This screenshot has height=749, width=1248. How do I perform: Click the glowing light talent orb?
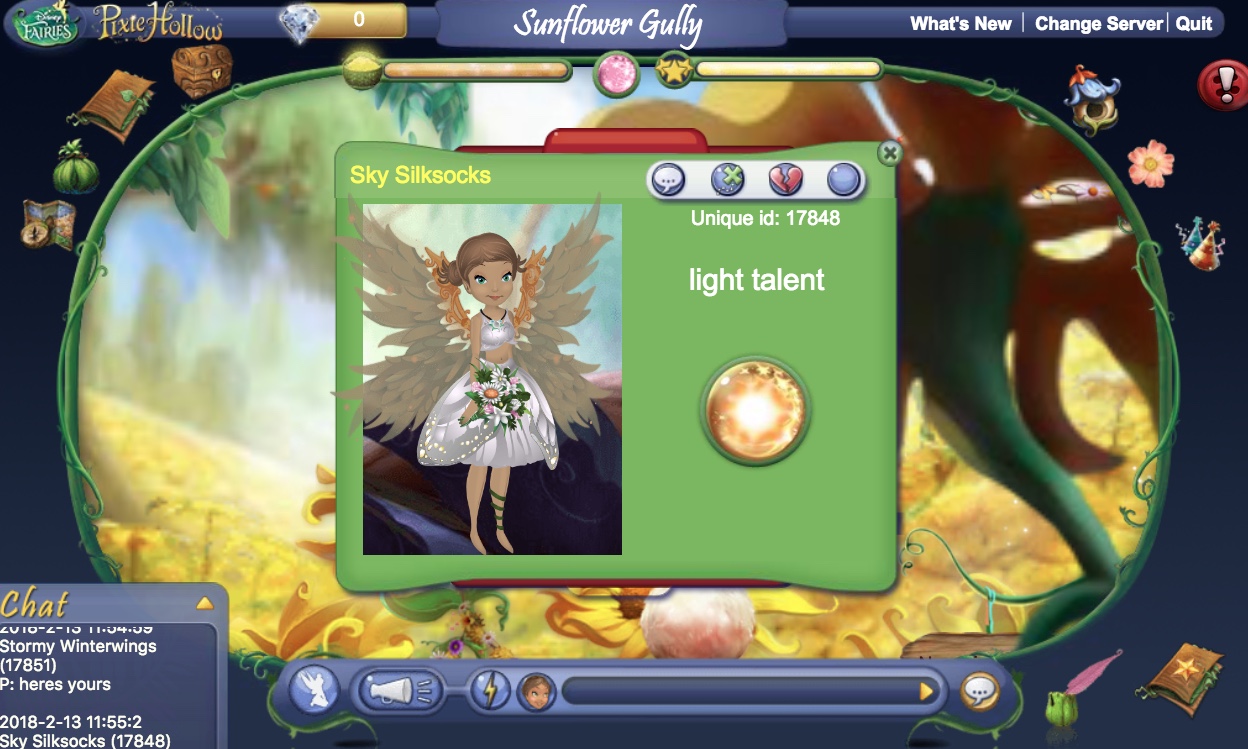coord(755,409)
